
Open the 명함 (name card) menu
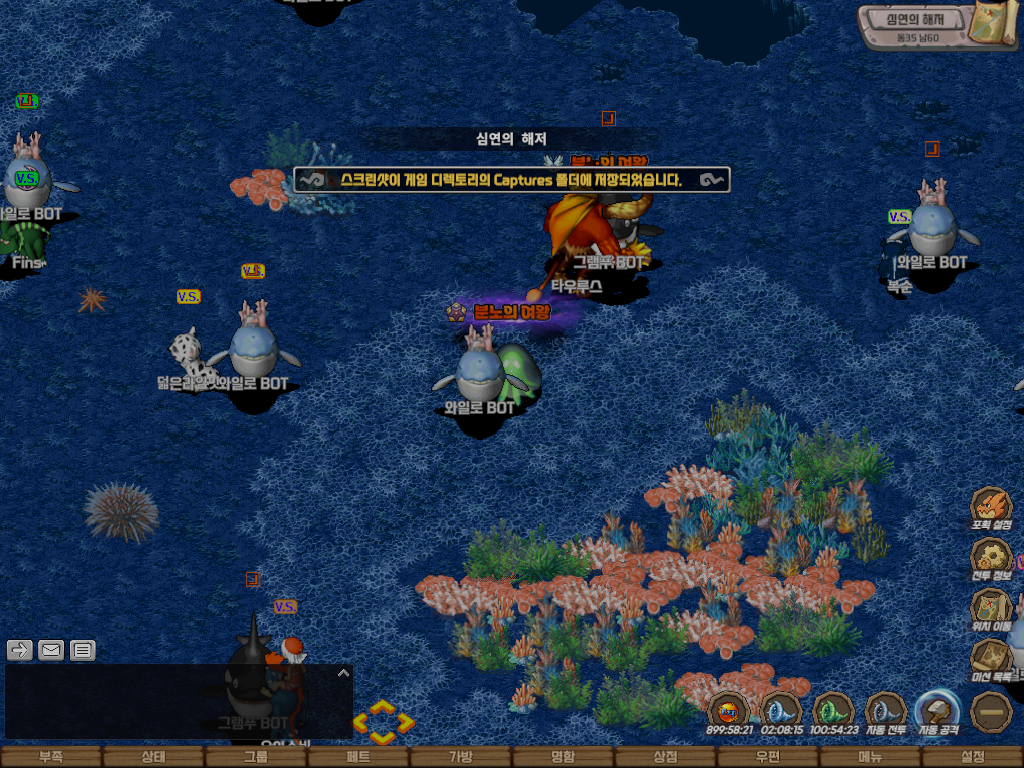[x=563, y=757]
